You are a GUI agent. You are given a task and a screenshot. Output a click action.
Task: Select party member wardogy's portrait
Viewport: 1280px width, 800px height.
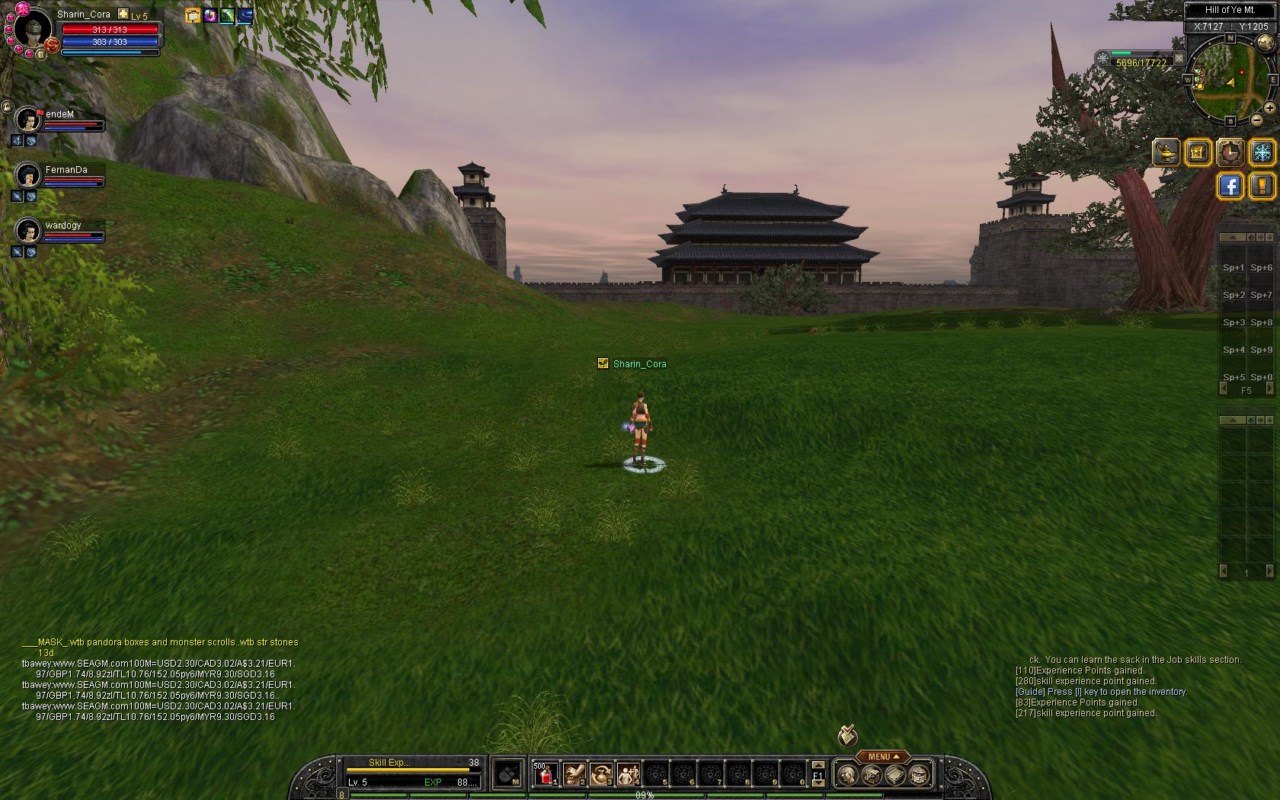pyautogui.click(x=28, y=230)
